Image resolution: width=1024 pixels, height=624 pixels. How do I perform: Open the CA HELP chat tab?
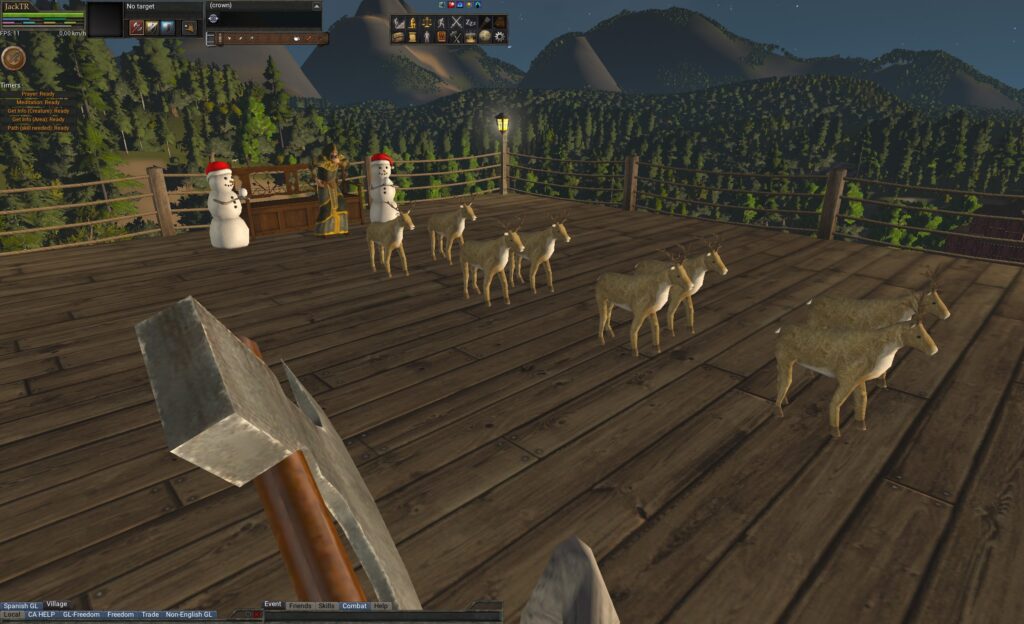(41, 615)
